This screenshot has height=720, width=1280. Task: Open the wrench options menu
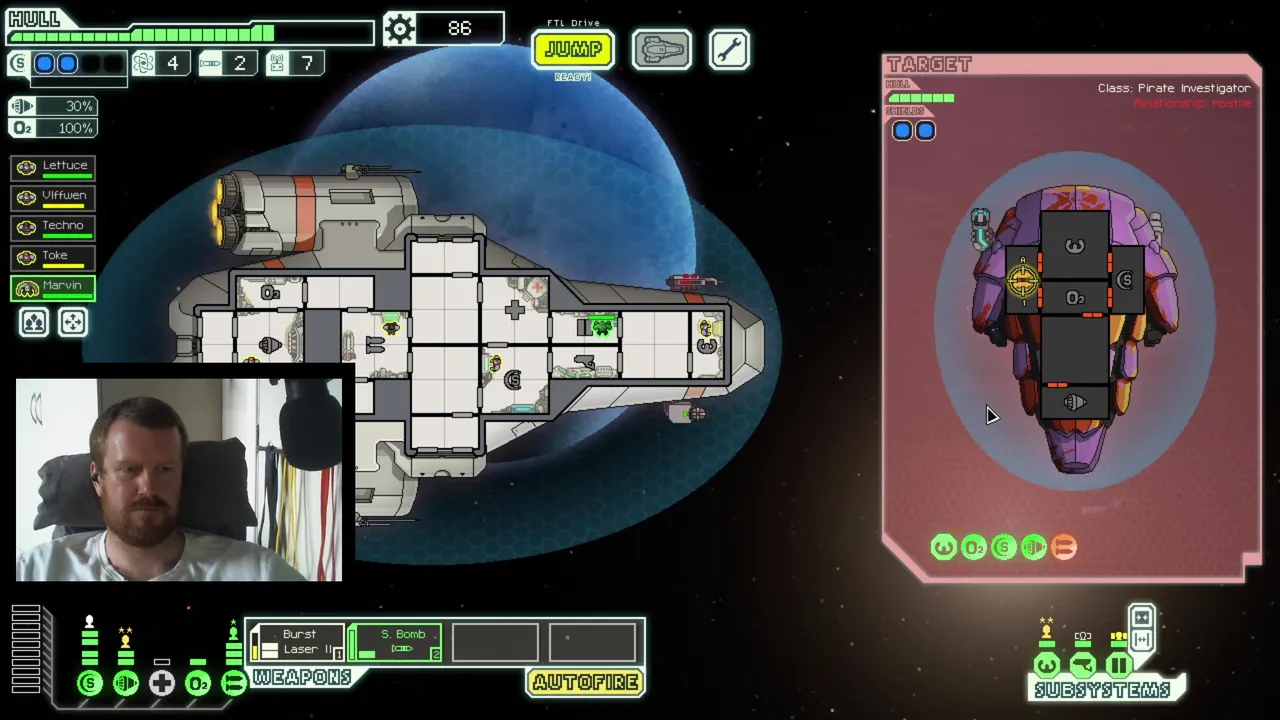[x=729, y=49]
